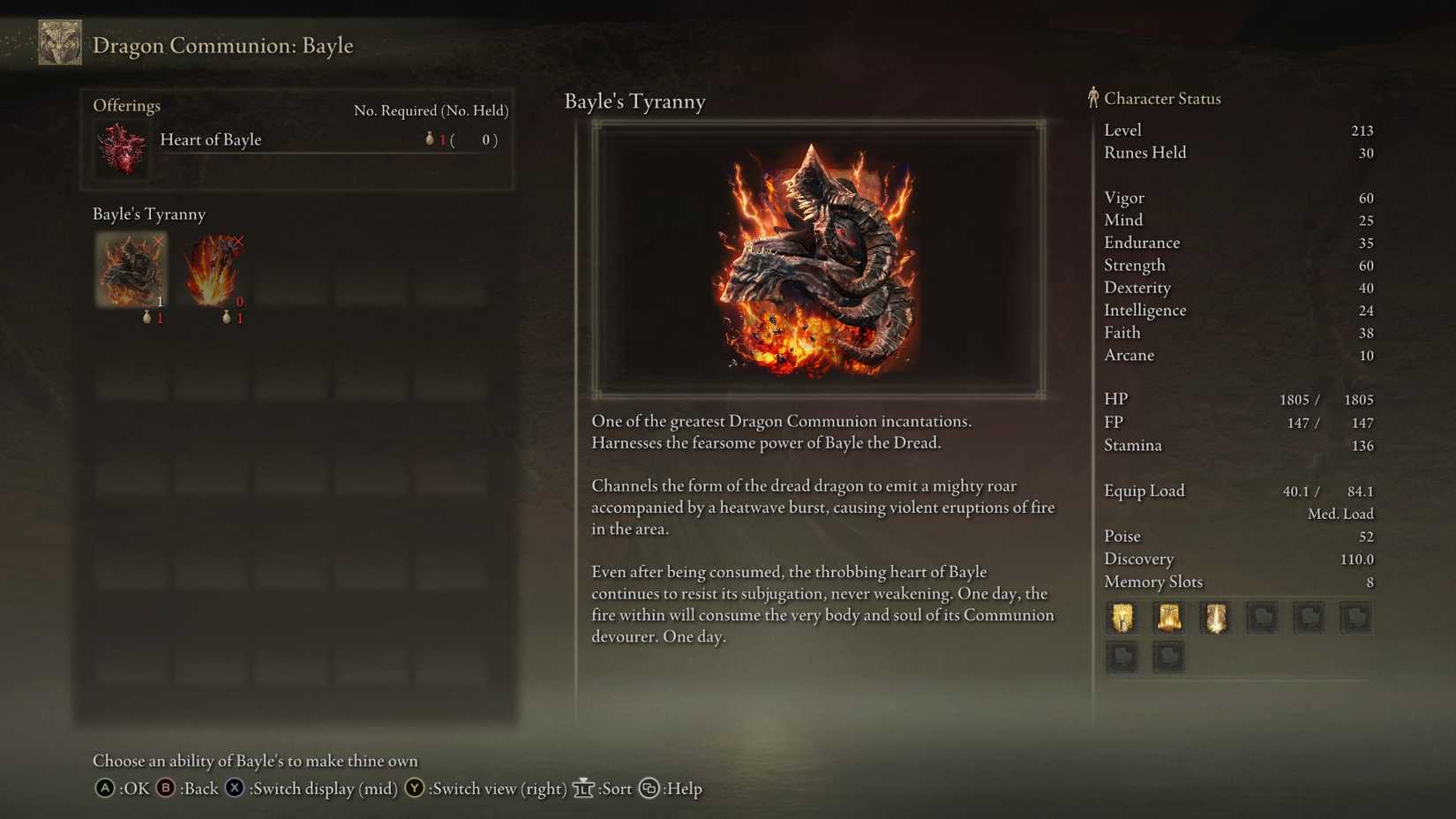The width and height of the screenshot is (1456, 819).
Task: Click the third glowing spell in Memory Slots
Action: click(x=1215, y=618)
